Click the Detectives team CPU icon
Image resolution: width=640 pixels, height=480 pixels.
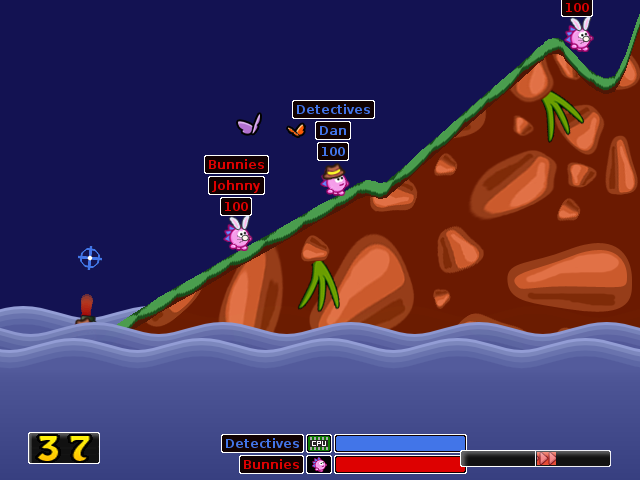tap(319, 443)
